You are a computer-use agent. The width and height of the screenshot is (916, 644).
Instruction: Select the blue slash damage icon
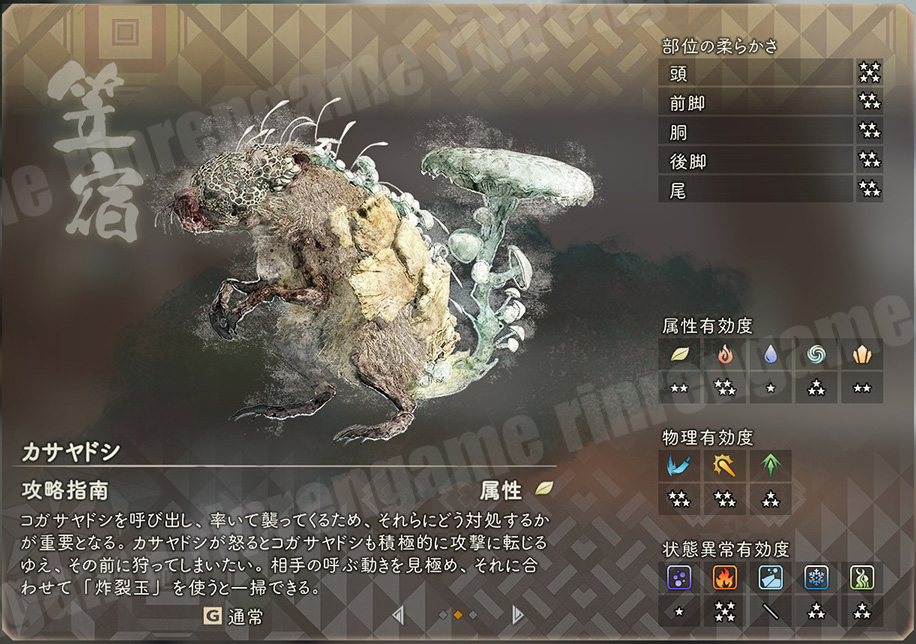(x=679, y=466)
